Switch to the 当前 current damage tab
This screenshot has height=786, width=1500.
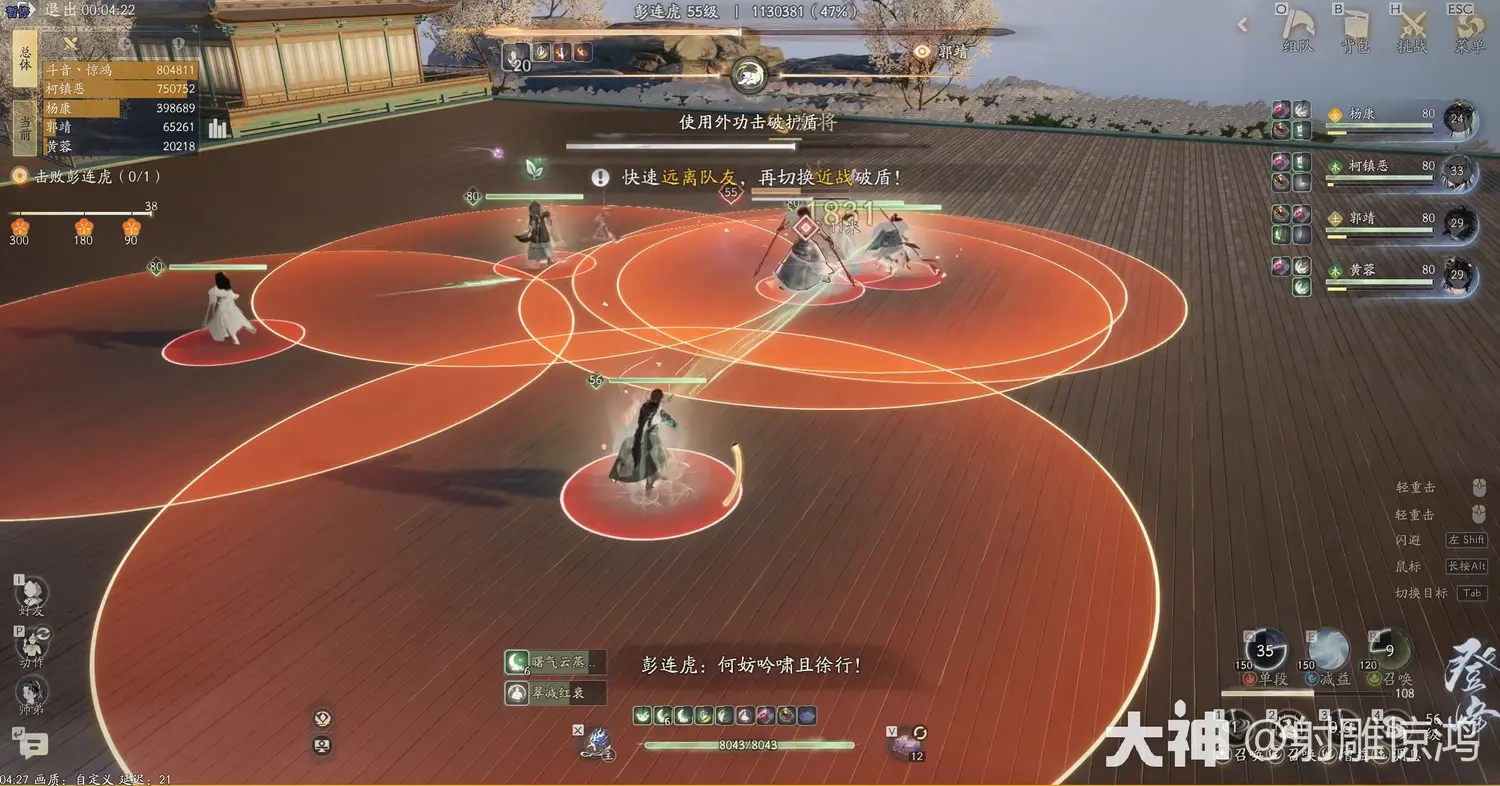click(25, 127)
